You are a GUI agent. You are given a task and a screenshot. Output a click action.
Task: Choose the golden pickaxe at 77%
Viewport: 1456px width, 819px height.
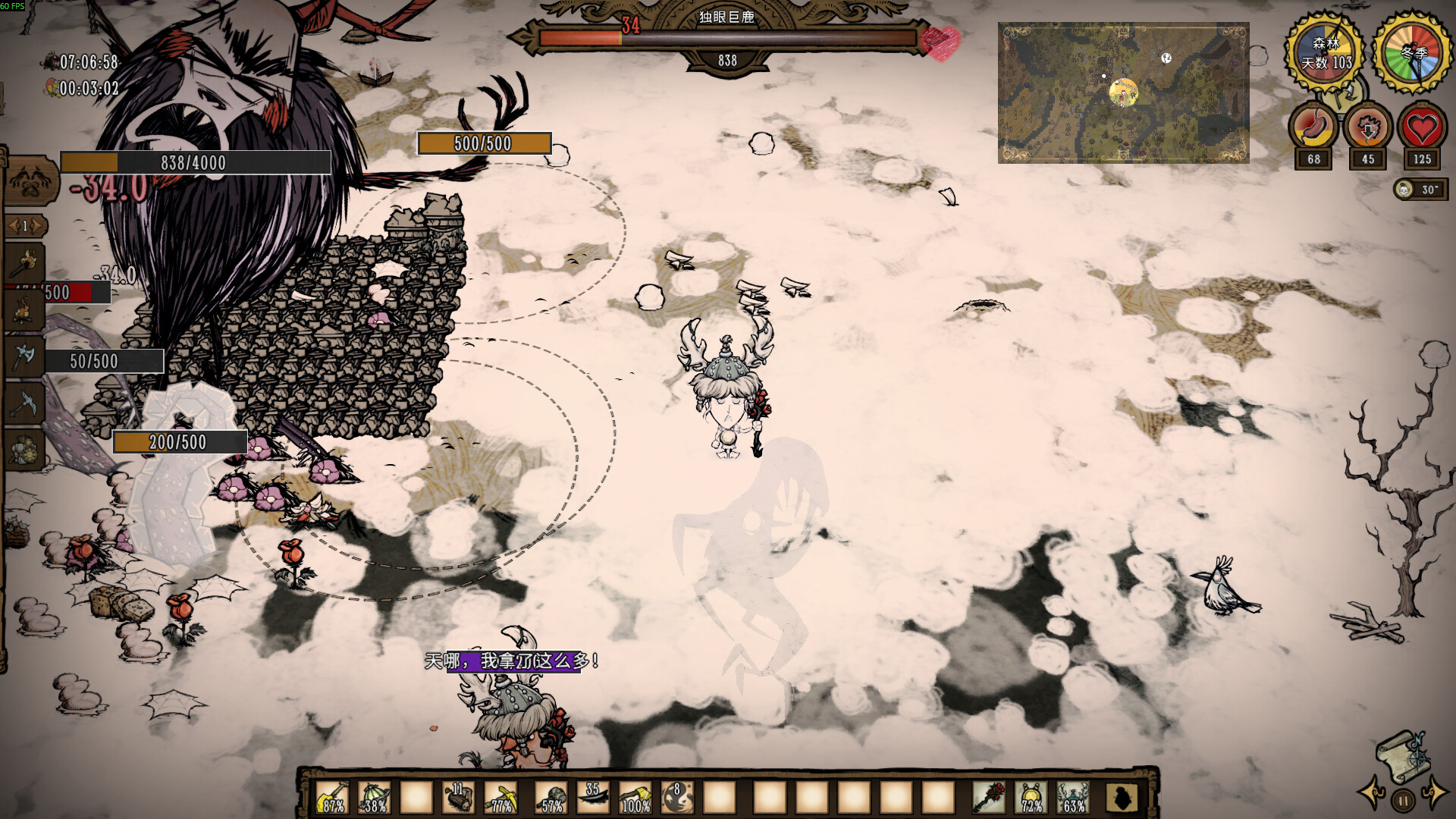tap(500, 798)
